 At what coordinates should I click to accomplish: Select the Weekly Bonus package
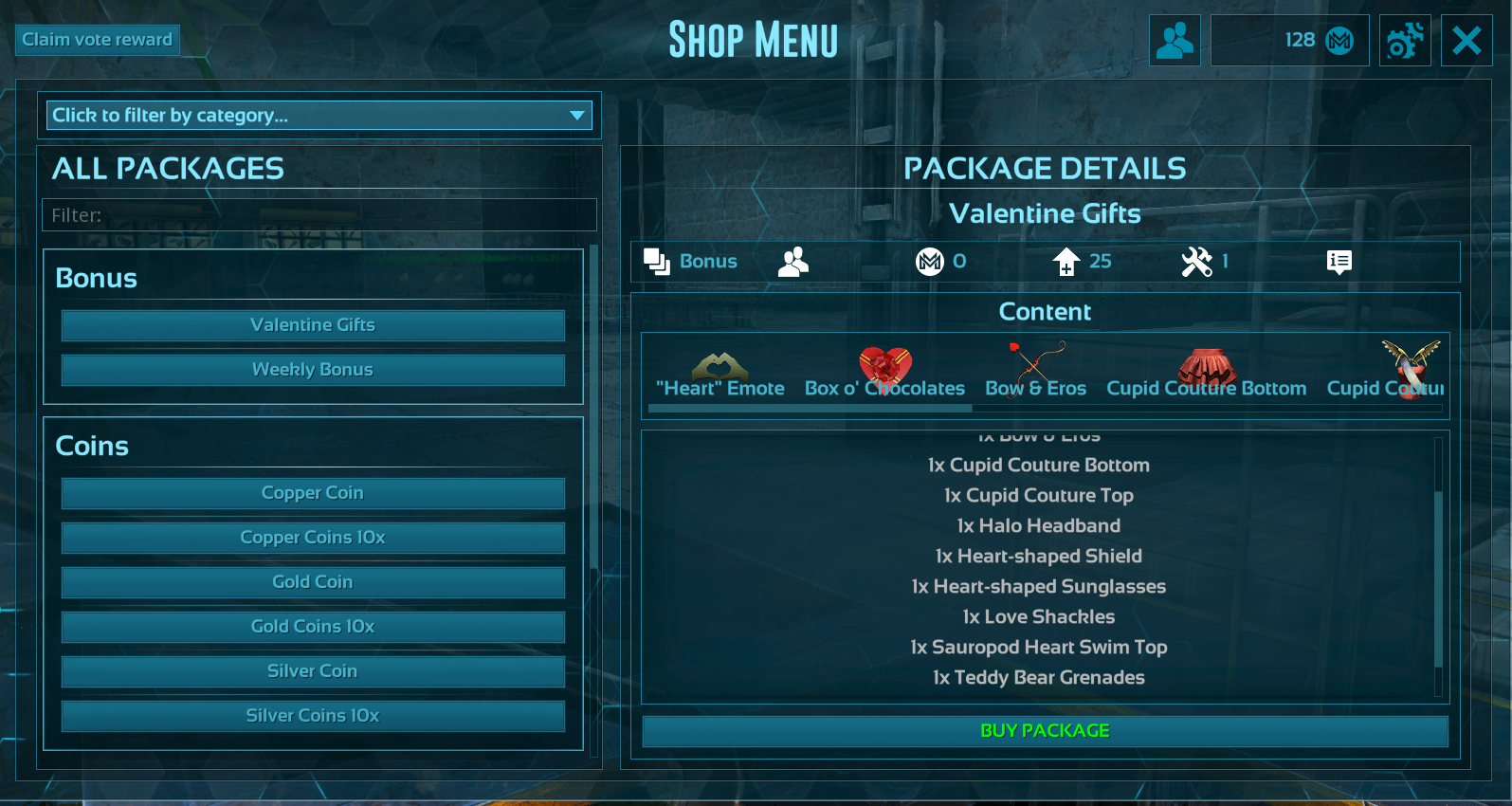tap(313, 370)
